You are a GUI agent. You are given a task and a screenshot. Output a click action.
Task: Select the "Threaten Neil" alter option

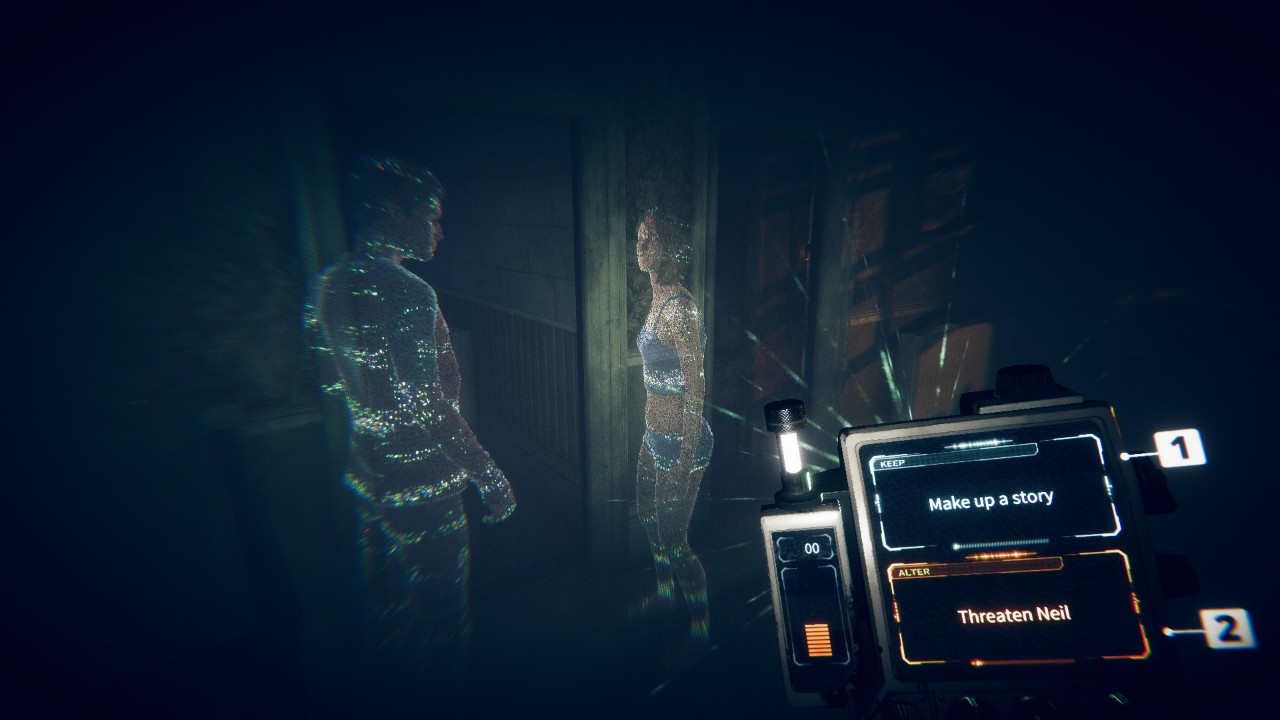1014,614
